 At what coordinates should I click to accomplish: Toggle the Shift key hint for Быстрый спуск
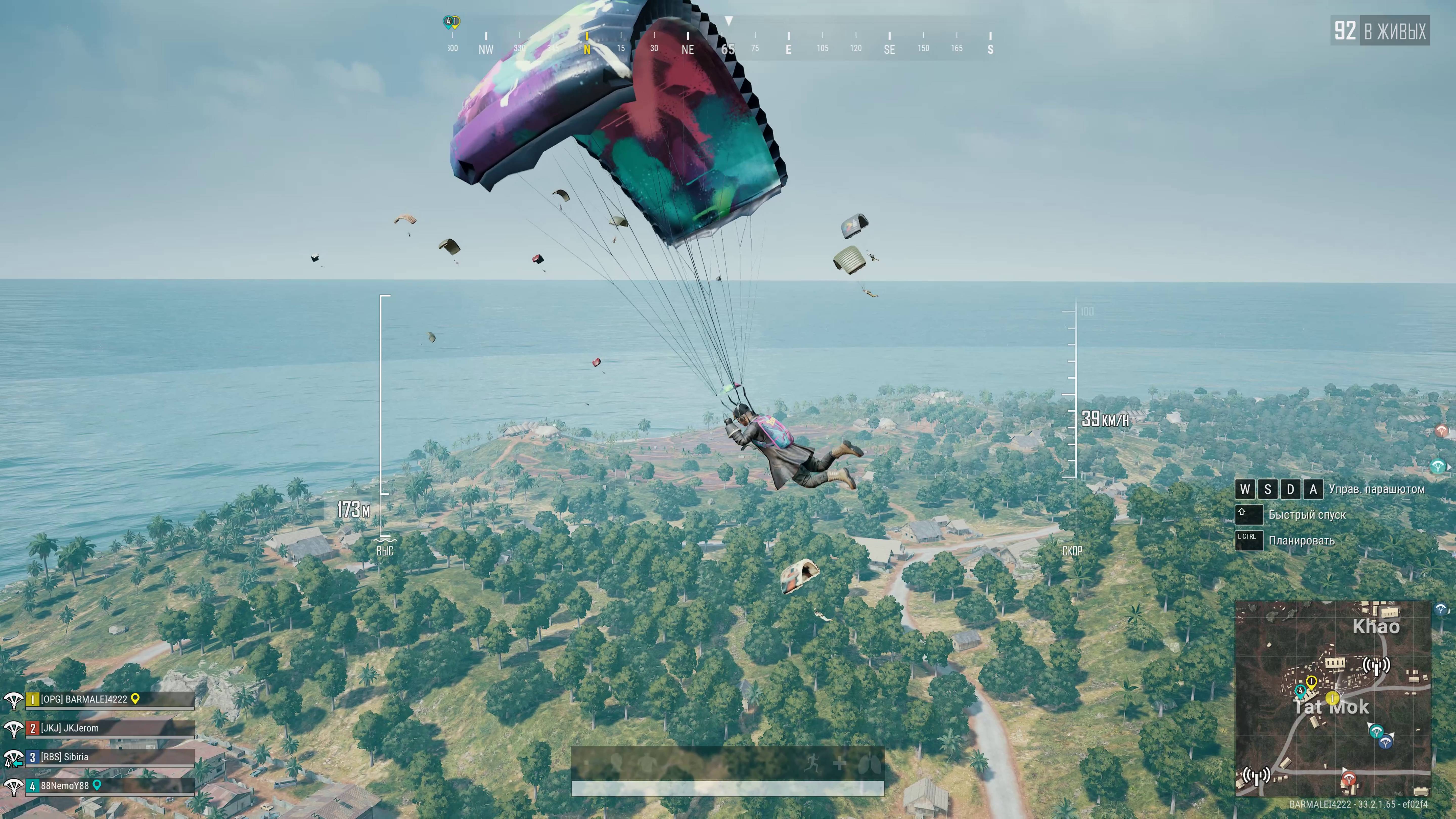tap(1249, 514)
